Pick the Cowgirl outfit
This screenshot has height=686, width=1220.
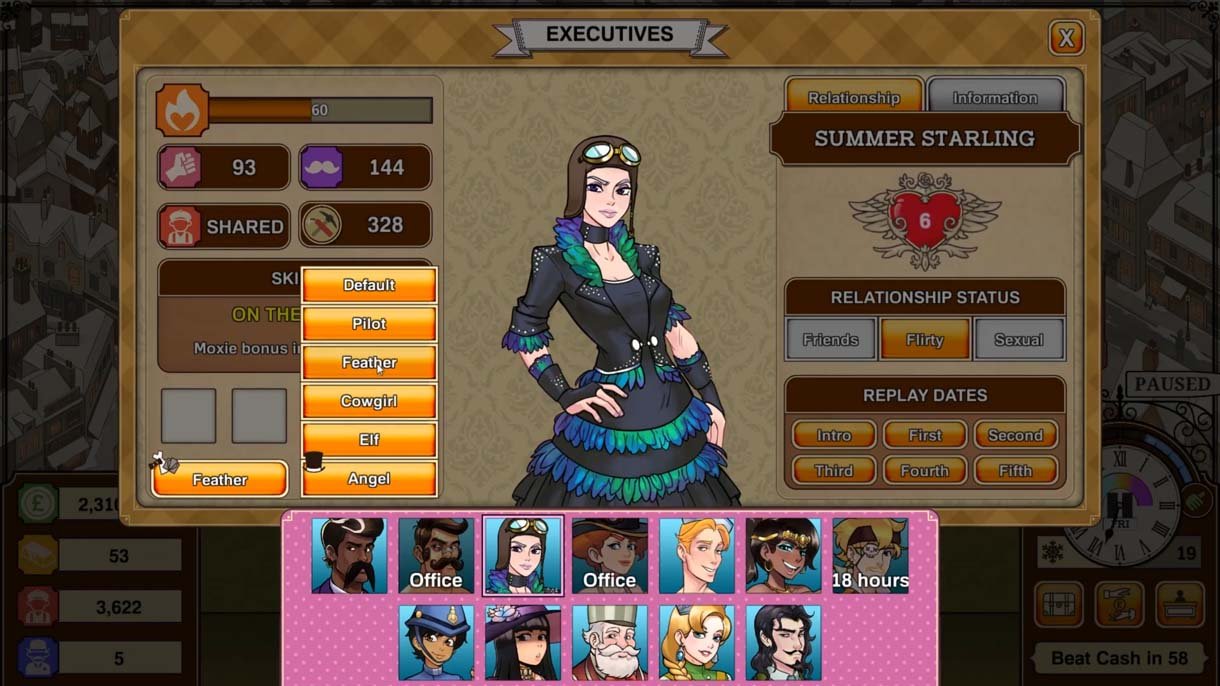coord(369,401)
